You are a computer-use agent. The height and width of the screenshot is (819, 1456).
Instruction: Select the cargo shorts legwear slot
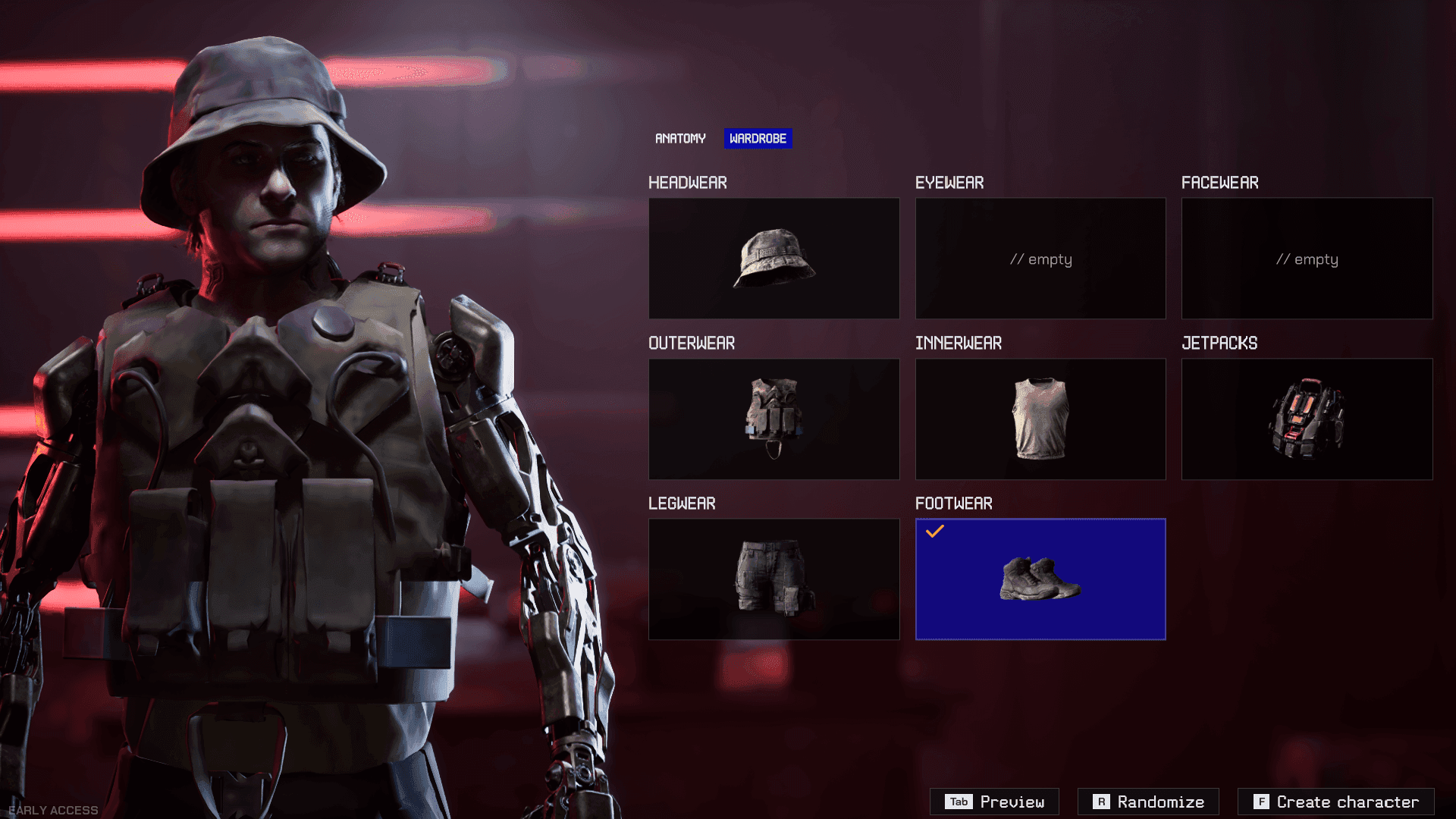pyautogui.click(x=773, y=579)
